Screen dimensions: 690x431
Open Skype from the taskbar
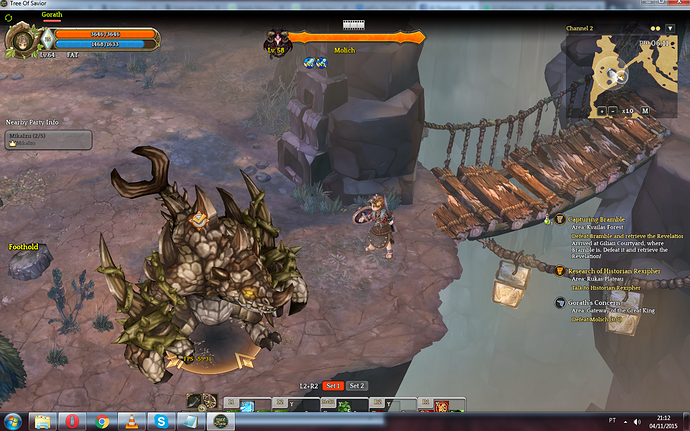click(162, 420)
